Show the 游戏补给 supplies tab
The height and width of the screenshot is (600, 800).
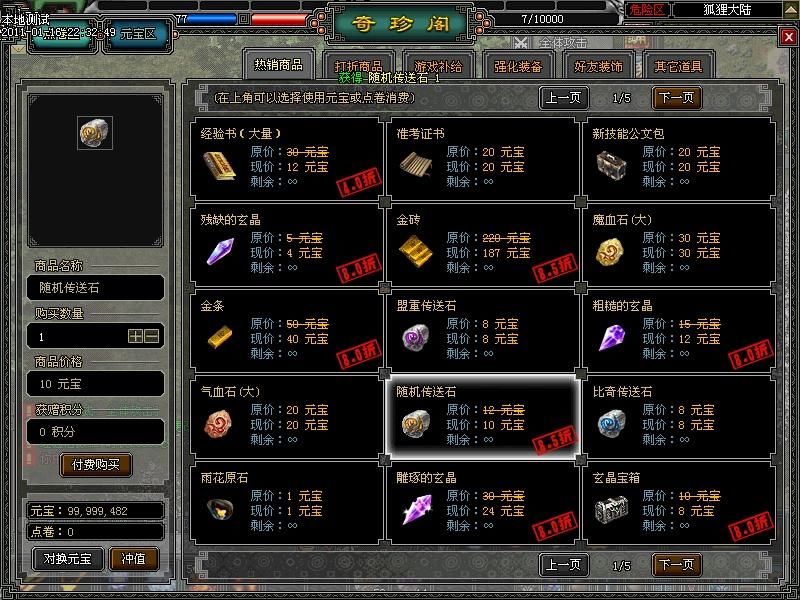click(x=438, y=68)
